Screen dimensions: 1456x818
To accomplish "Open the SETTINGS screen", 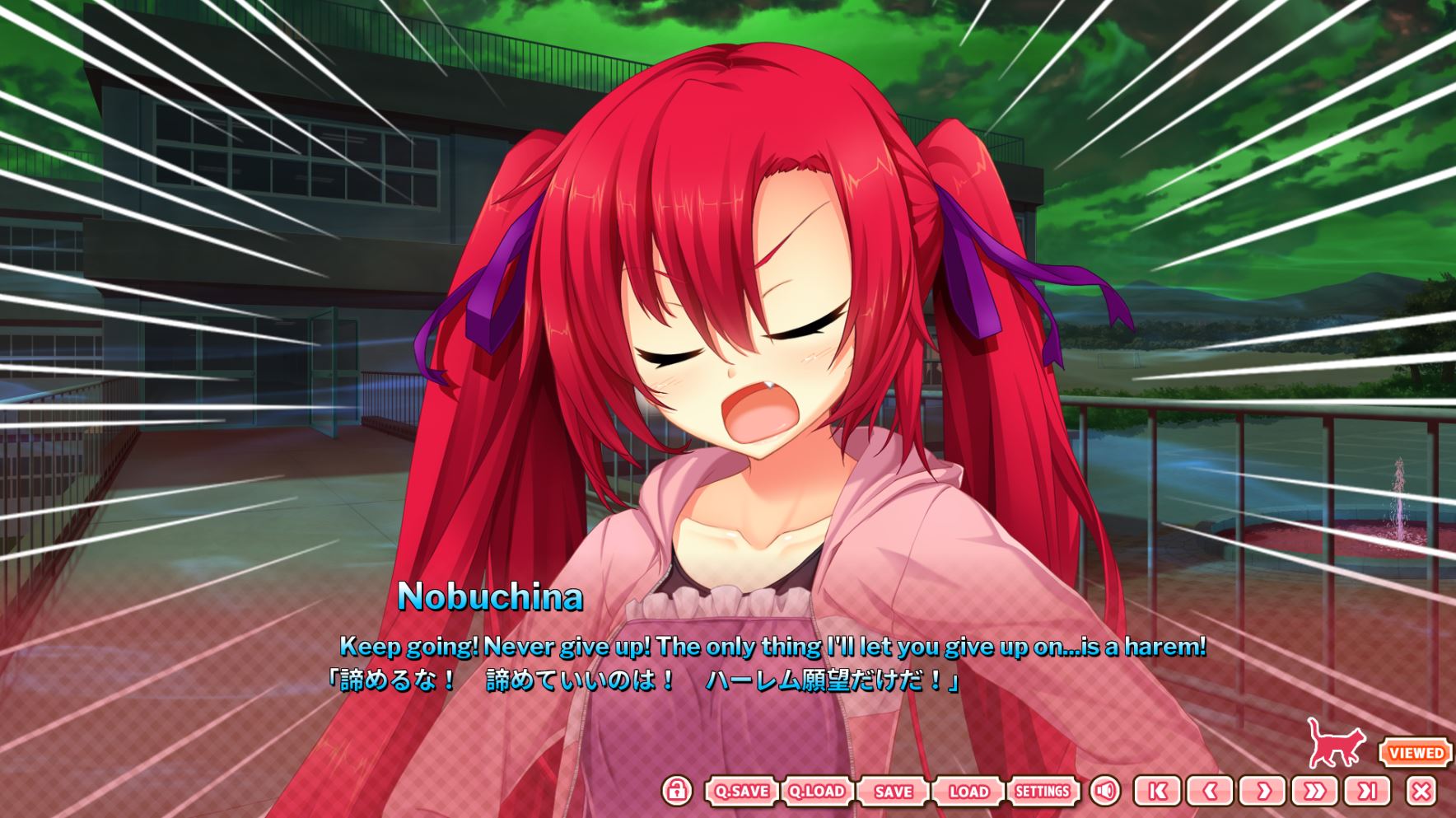I will (x=1043, y=792).
